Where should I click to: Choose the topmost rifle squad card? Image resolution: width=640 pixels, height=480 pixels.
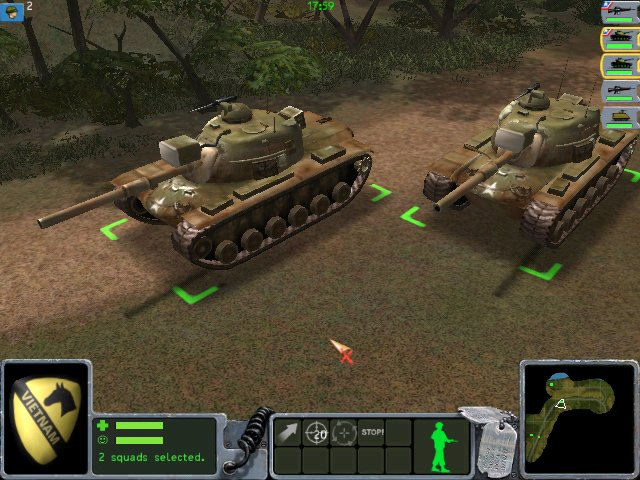click(620, 13)
